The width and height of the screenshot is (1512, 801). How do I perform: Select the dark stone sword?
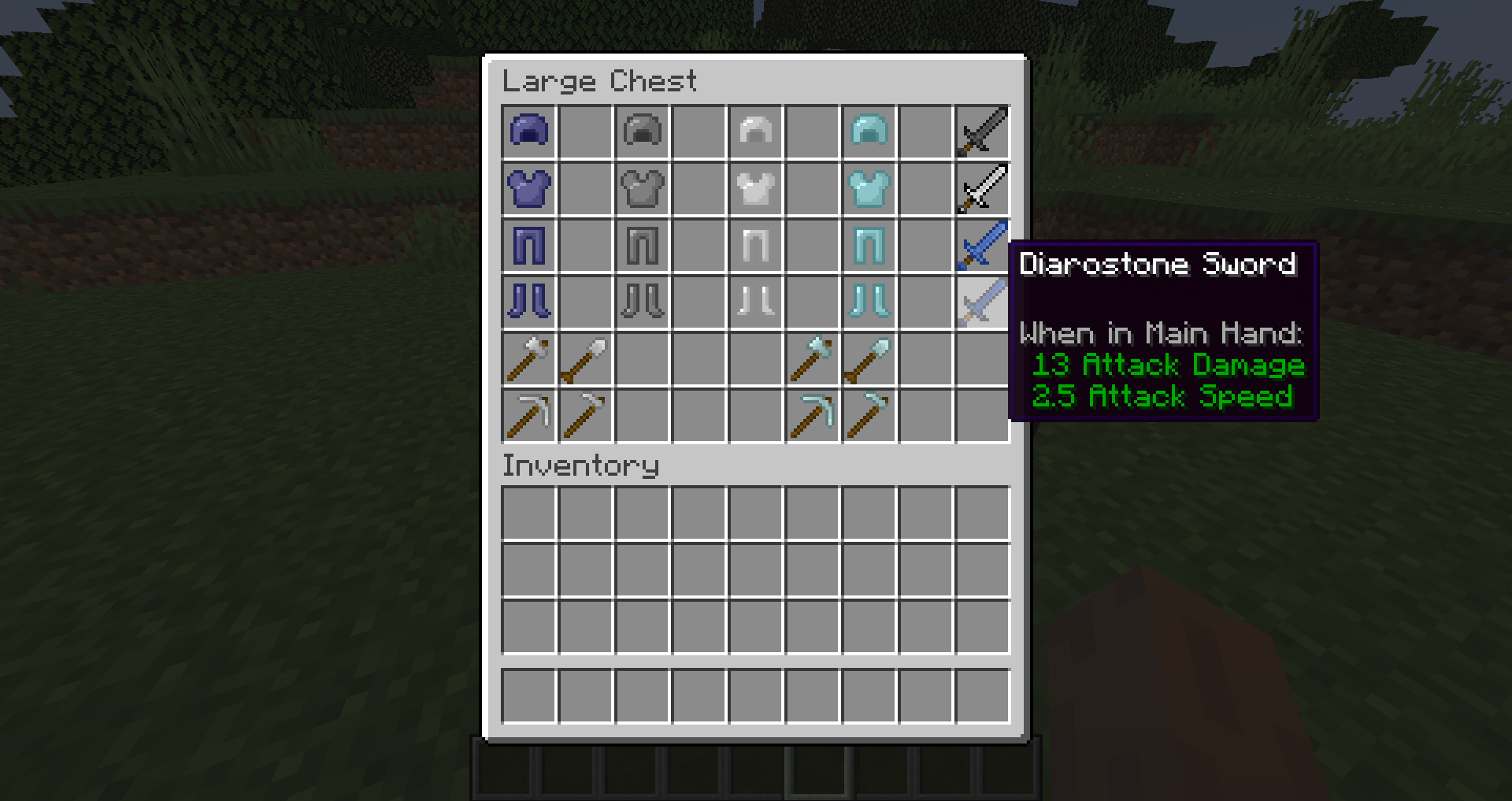pos(982,132)
